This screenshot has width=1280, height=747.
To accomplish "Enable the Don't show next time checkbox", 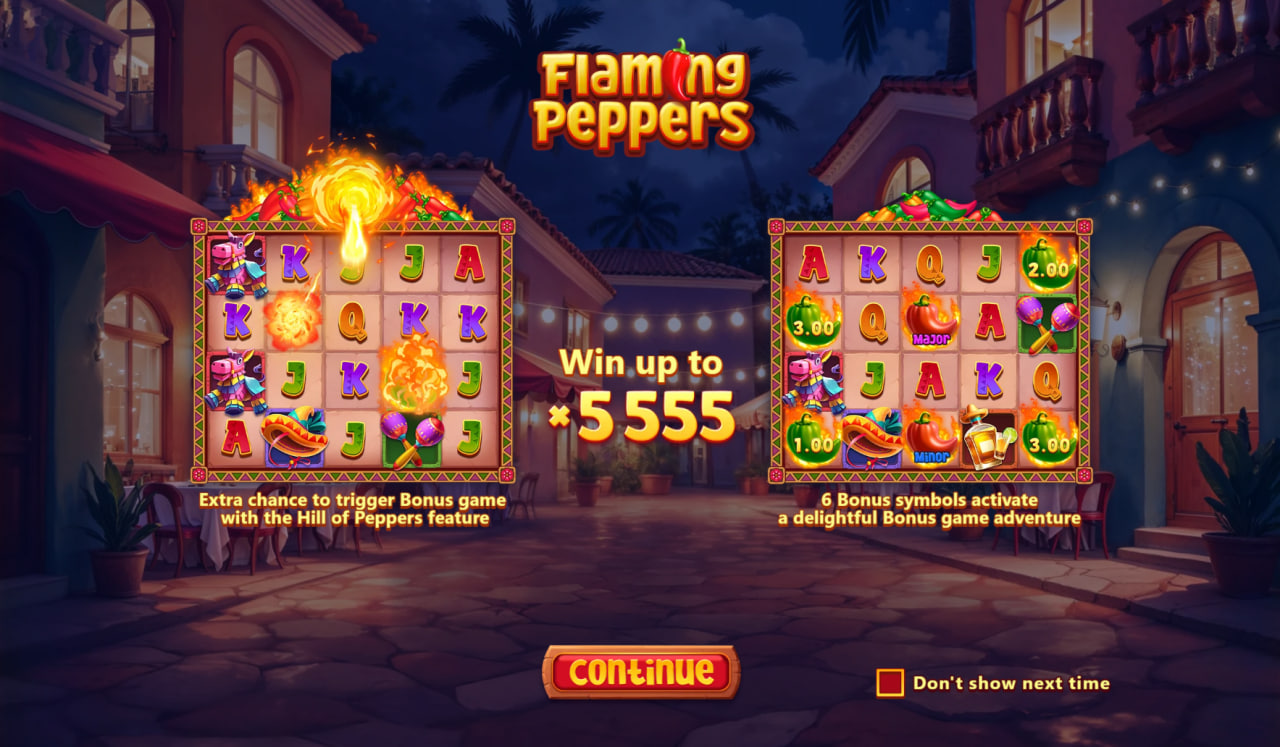I will coord(888,682).
